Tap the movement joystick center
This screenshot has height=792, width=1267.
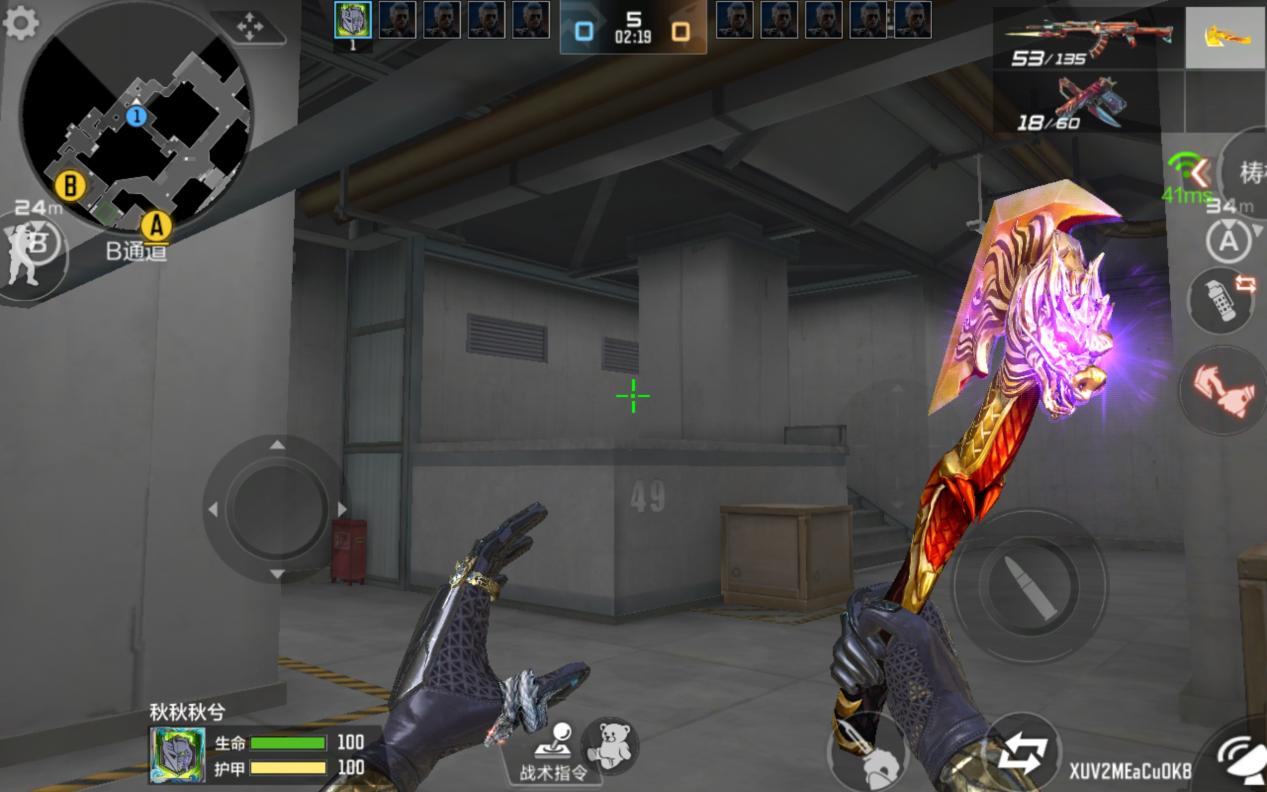pyautogui.click(x=277, y=509)
